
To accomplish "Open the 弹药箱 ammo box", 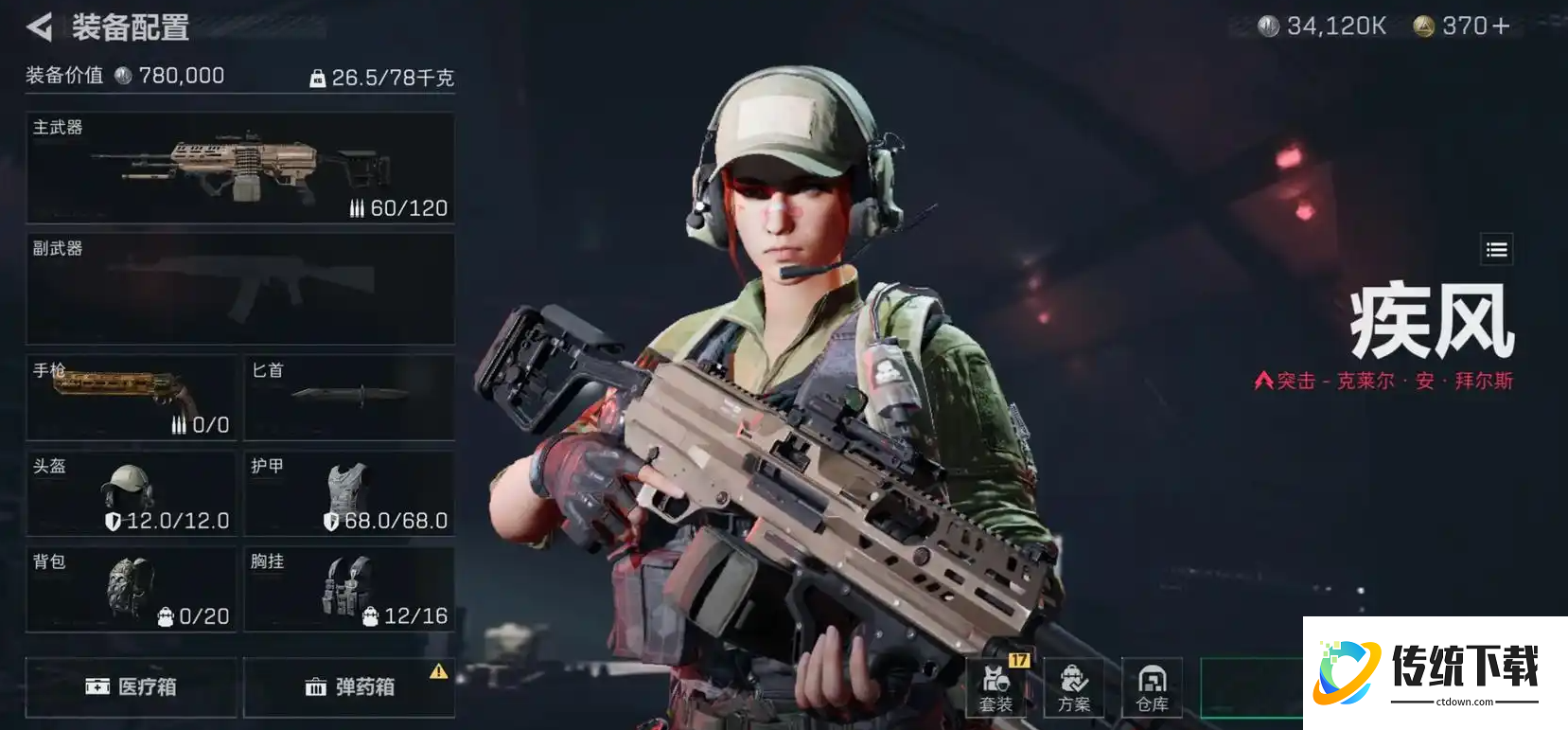I will point(349,687).
